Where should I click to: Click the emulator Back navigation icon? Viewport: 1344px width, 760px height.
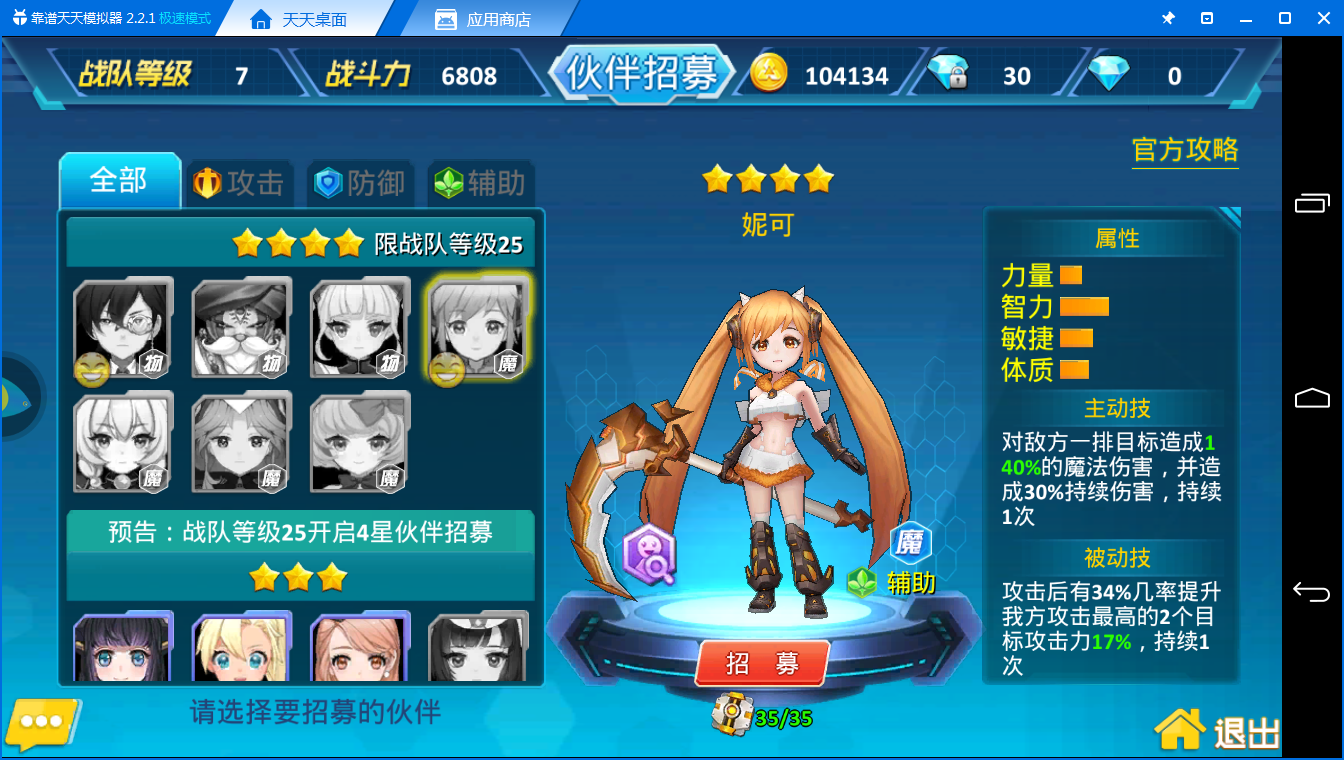[x=1311, y=594]
